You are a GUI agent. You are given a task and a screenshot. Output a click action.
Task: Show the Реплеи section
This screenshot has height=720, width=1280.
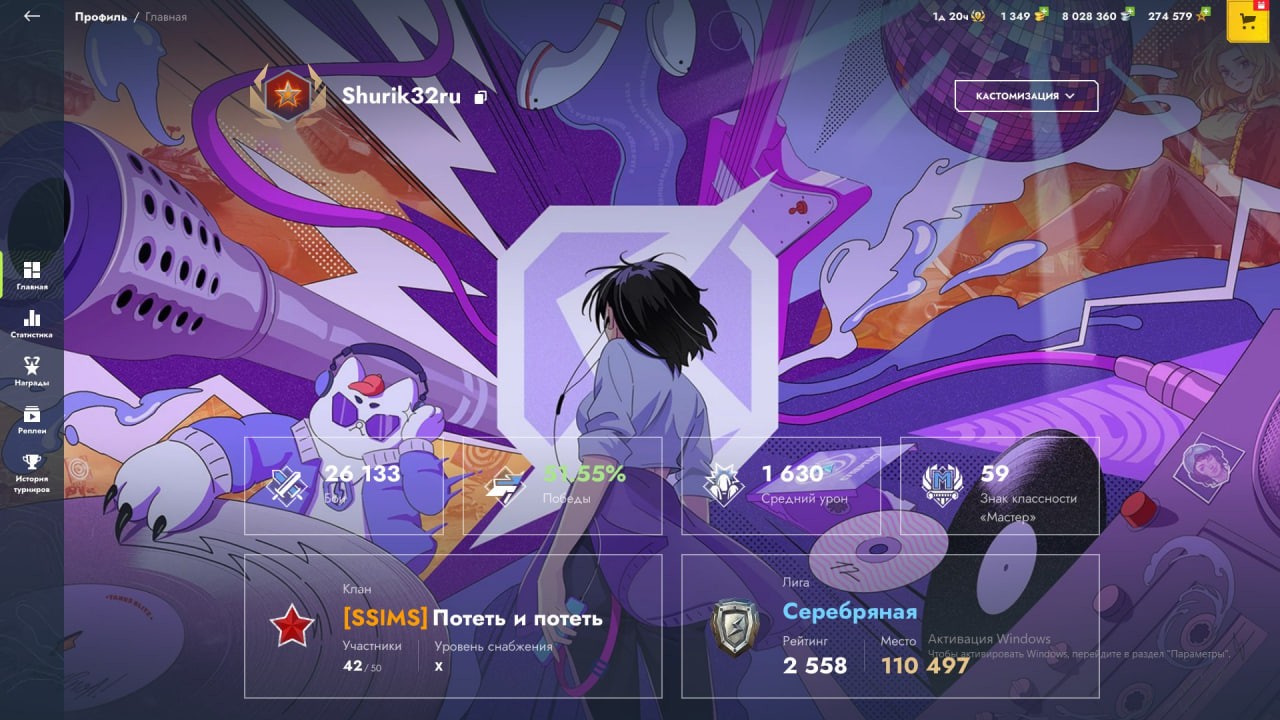pyautogui.click(x=32, y=419)
